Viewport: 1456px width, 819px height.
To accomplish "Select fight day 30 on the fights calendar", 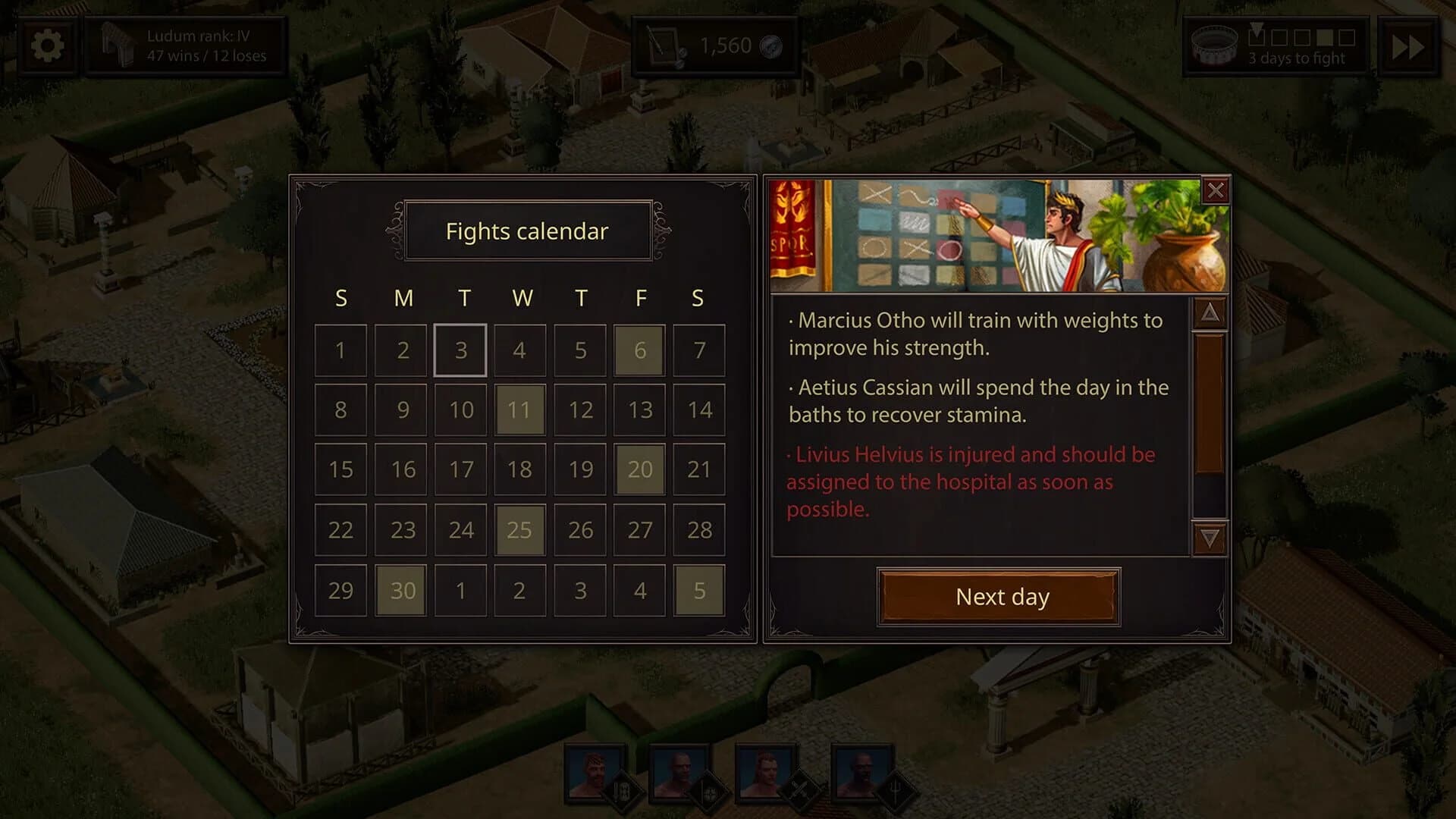I will coord(400,590).
